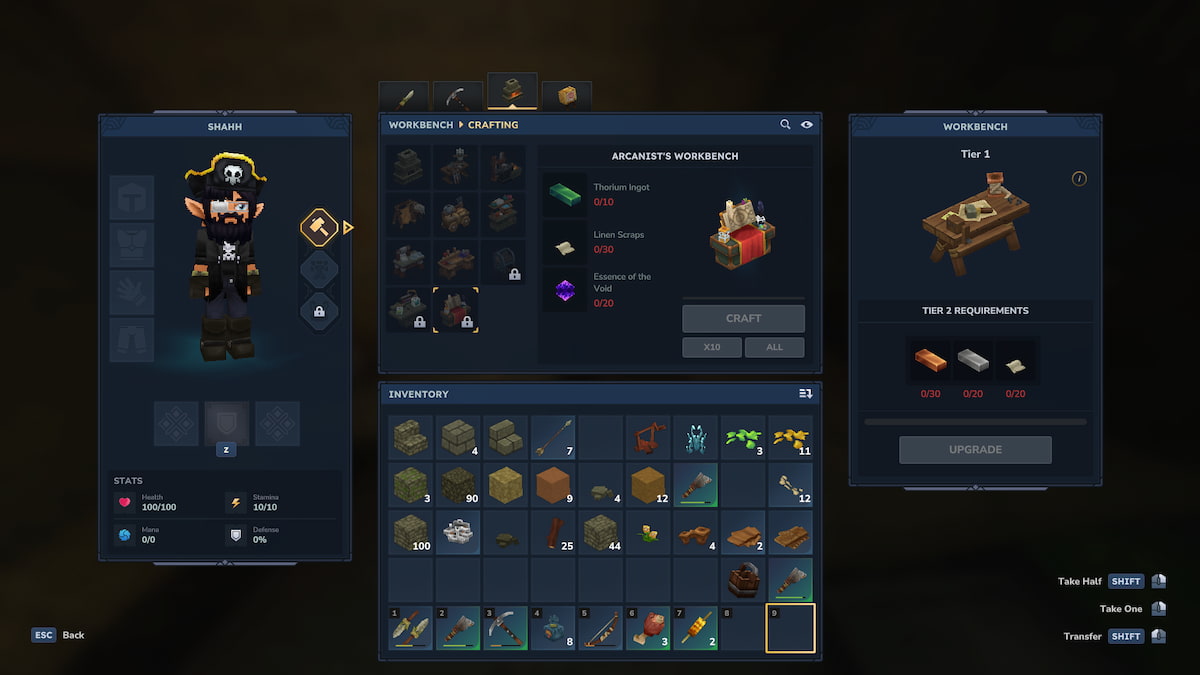
Task: Pick the stack of 7 arrows
Action: 553,437
